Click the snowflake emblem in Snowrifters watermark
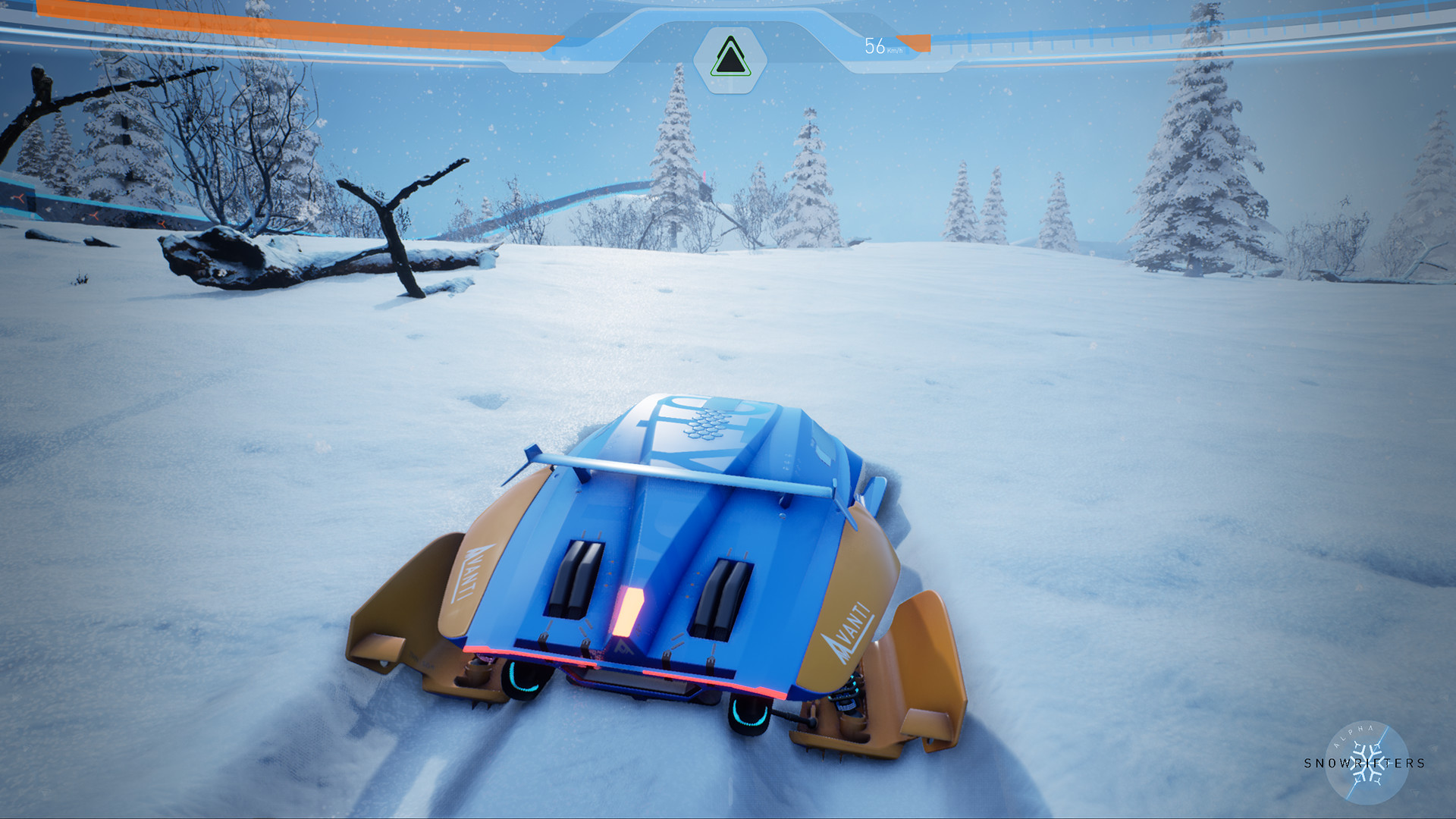Screen dimensions: 1456x819 pyautogui.click(x=1367, y=762)
